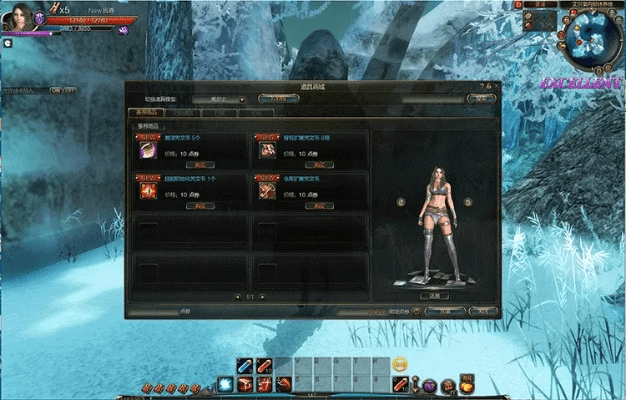Rotate the character preview left
Viewport: 626px width, 400px height.
click(x=400, y=201)
